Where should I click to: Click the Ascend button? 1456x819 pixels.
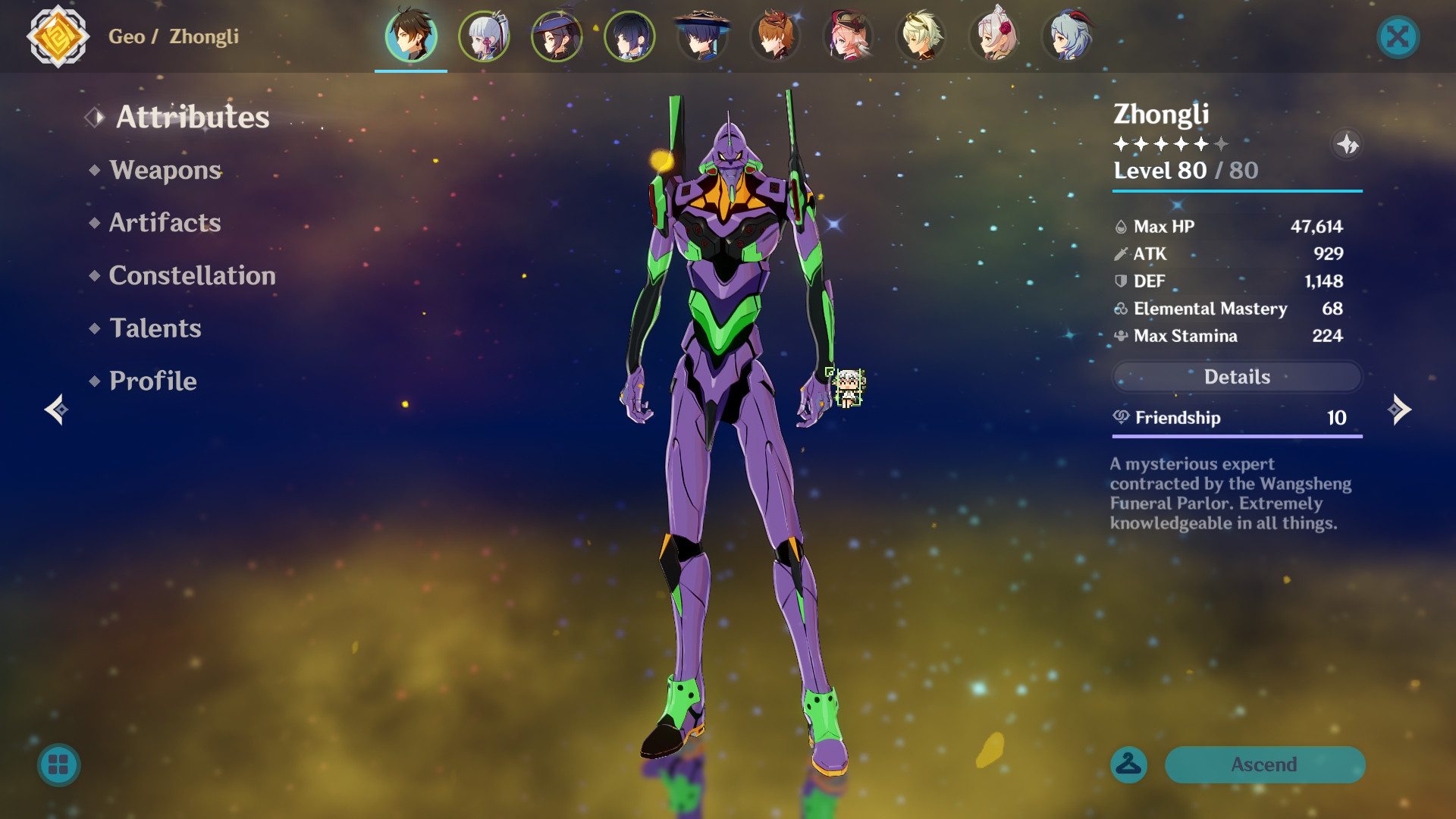pos(1265,764)
